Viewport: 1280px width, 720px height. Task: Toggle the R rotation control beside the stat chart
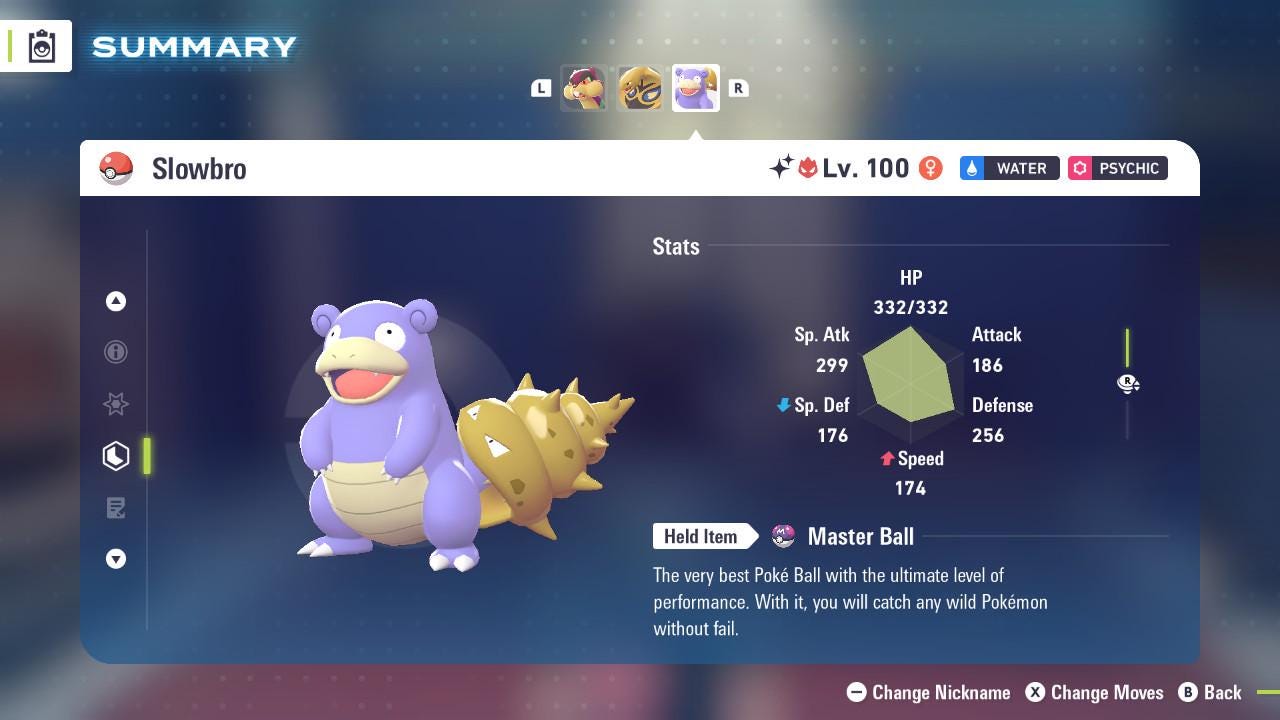(1128, 383)
